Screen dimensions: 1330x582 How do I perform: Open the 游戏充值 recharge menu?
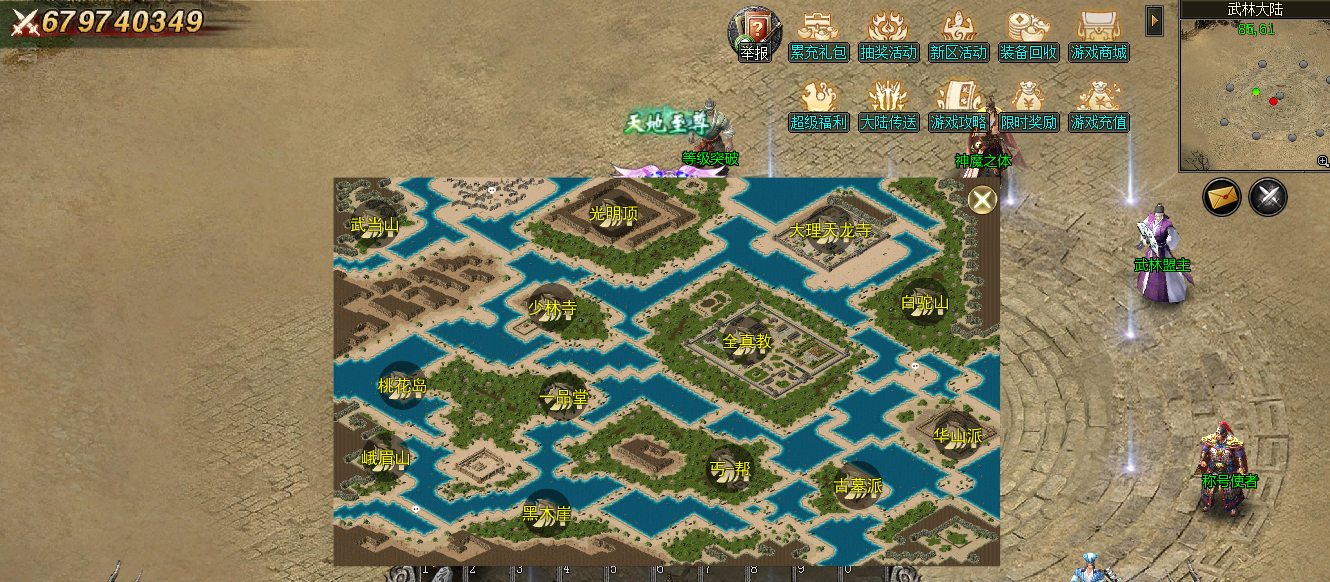[x=1098, y=106]
